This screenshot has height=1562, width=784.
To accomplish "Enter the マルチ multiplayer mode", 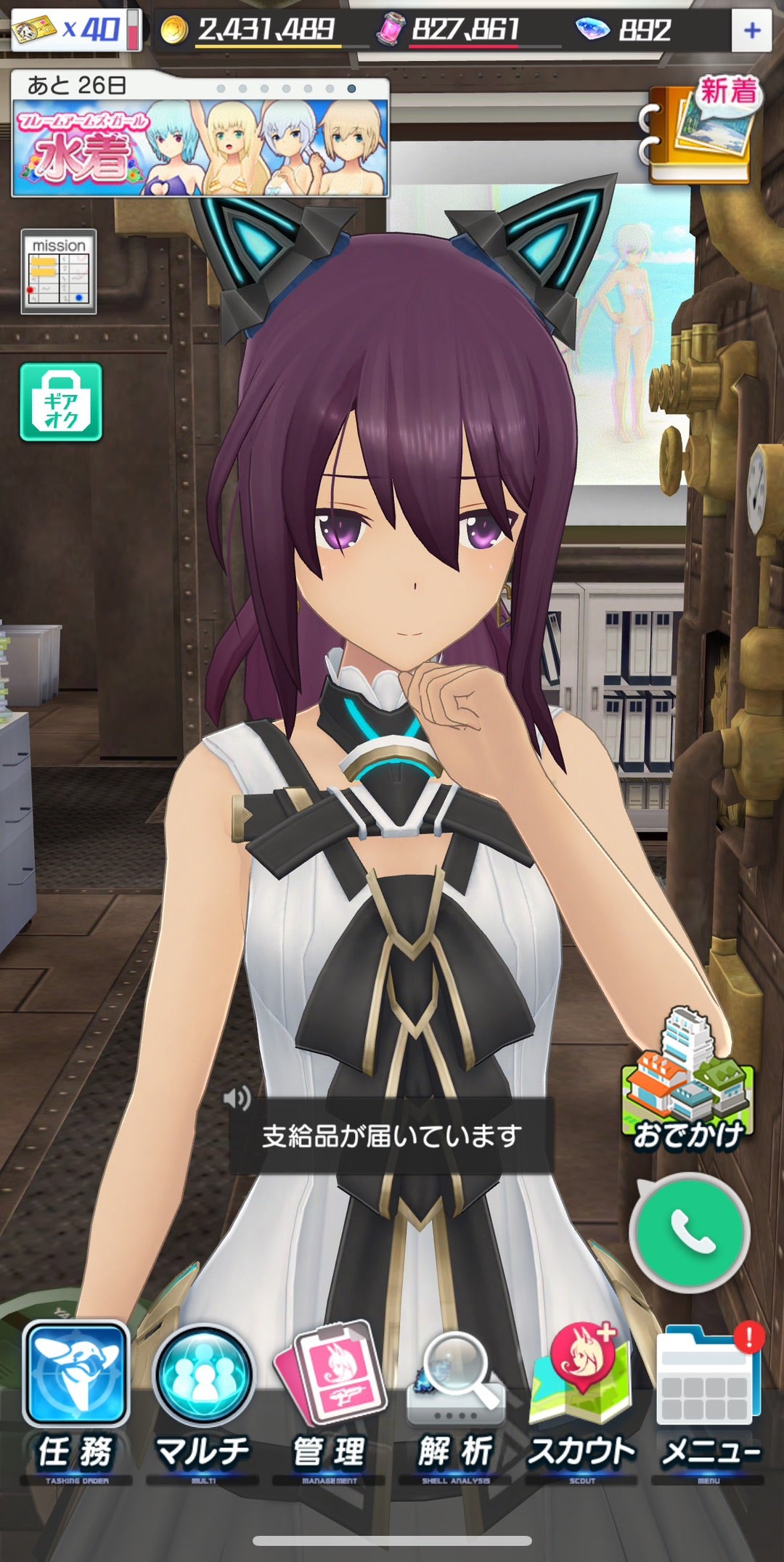I will point(203,1398).
